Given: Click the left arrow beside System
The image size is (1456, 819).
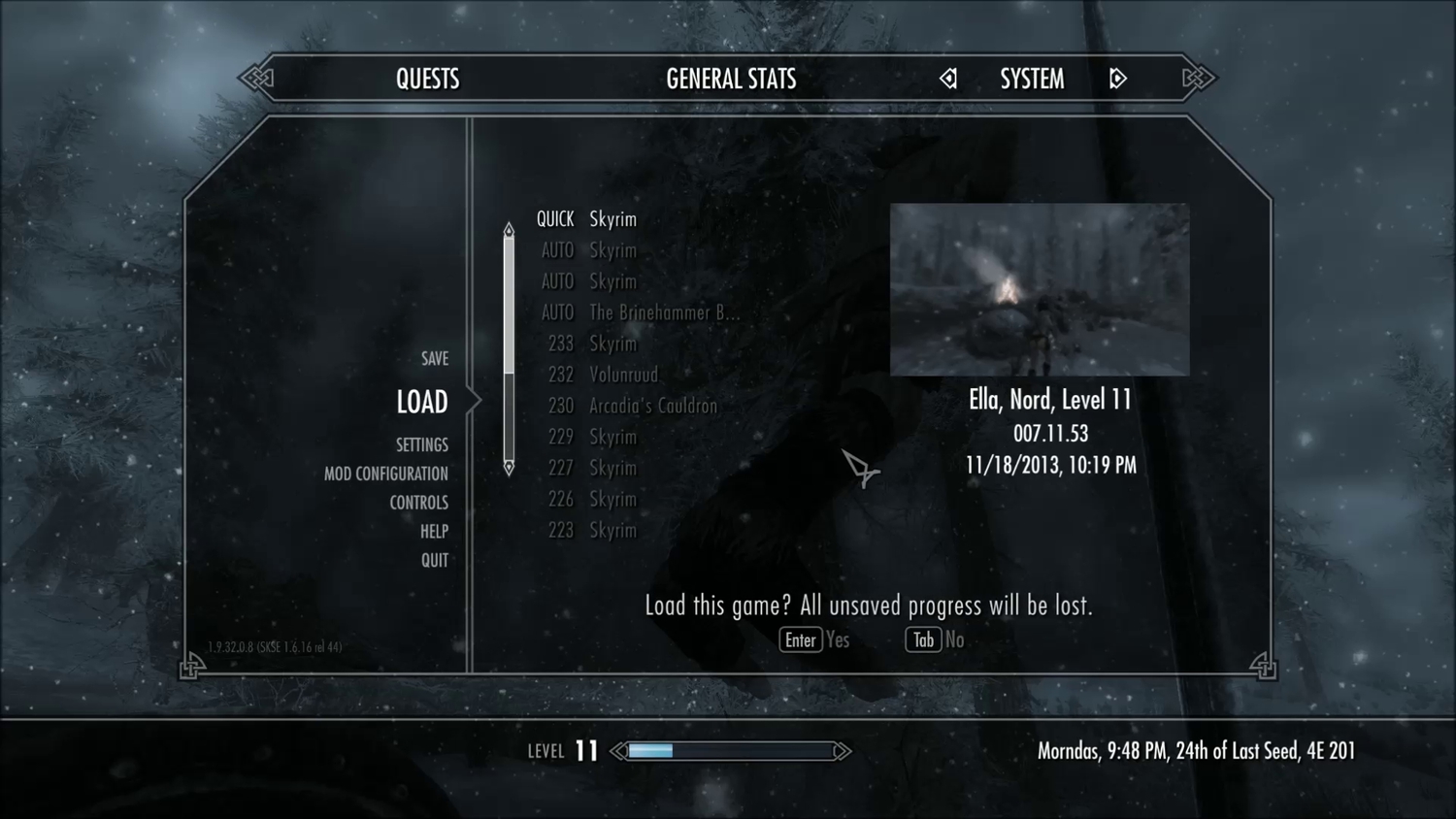Looking at the screenshot, I should [x=948, y=79].
